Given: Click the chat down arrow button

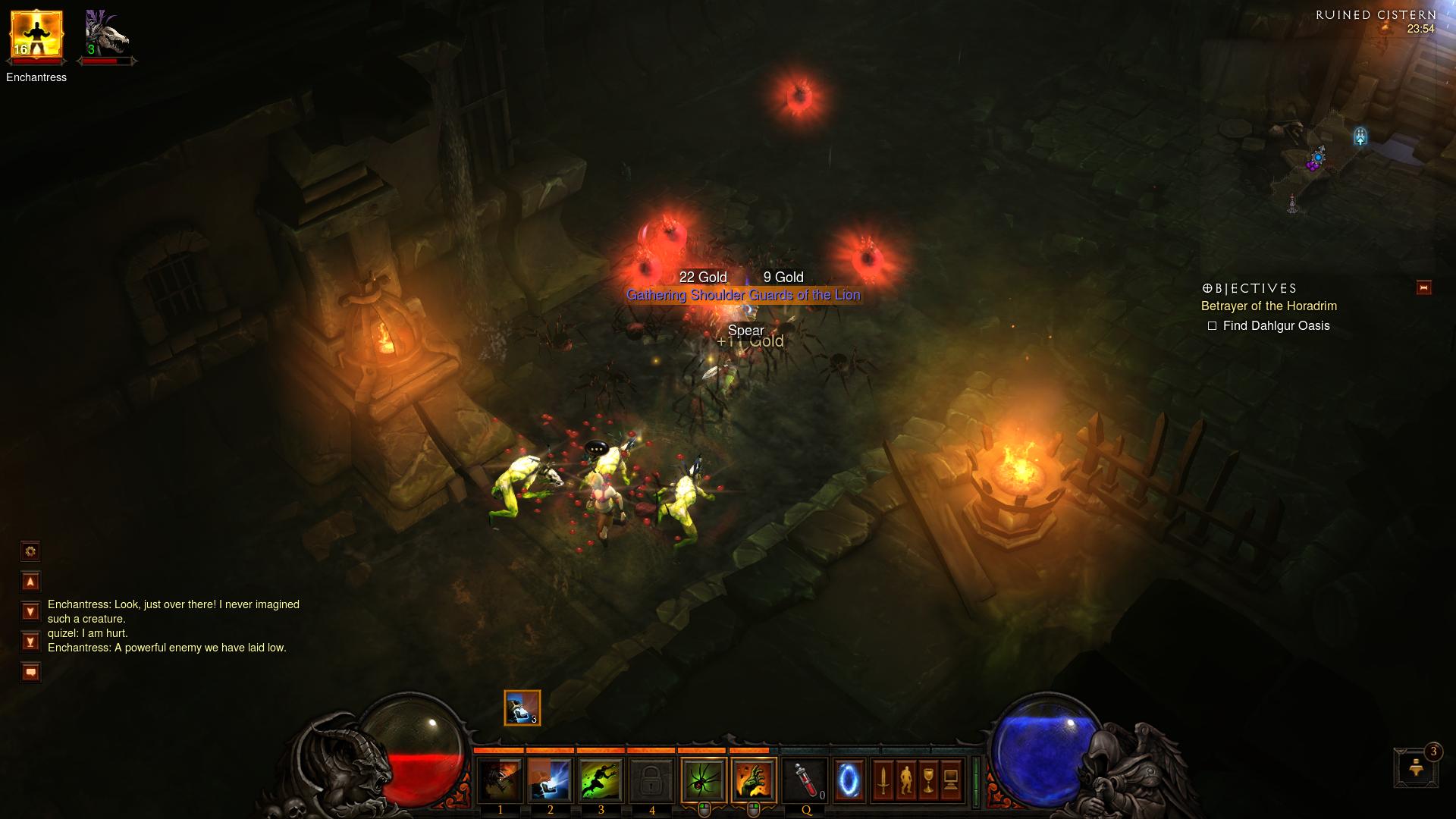Looking at the screenshot, I should point(30,611).
